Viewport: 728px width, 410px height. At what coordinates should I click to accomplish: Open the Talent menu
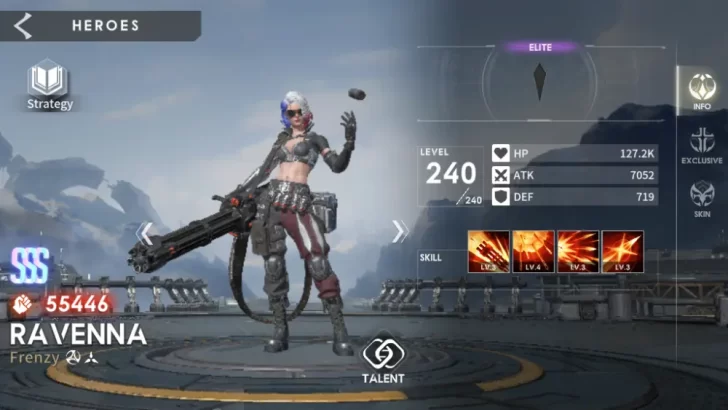coord(383,358)
